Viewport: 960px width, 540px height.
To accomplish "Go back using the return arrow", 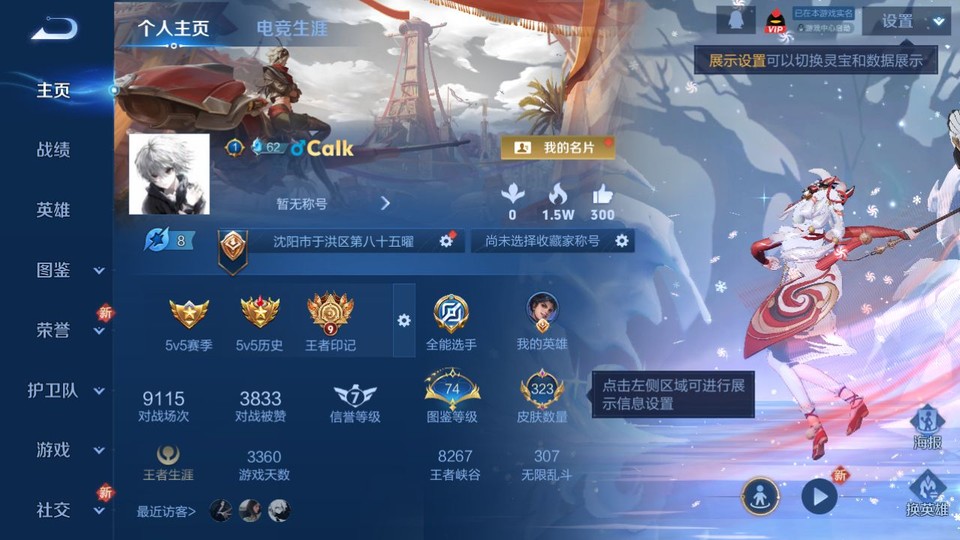I will 54,28.
